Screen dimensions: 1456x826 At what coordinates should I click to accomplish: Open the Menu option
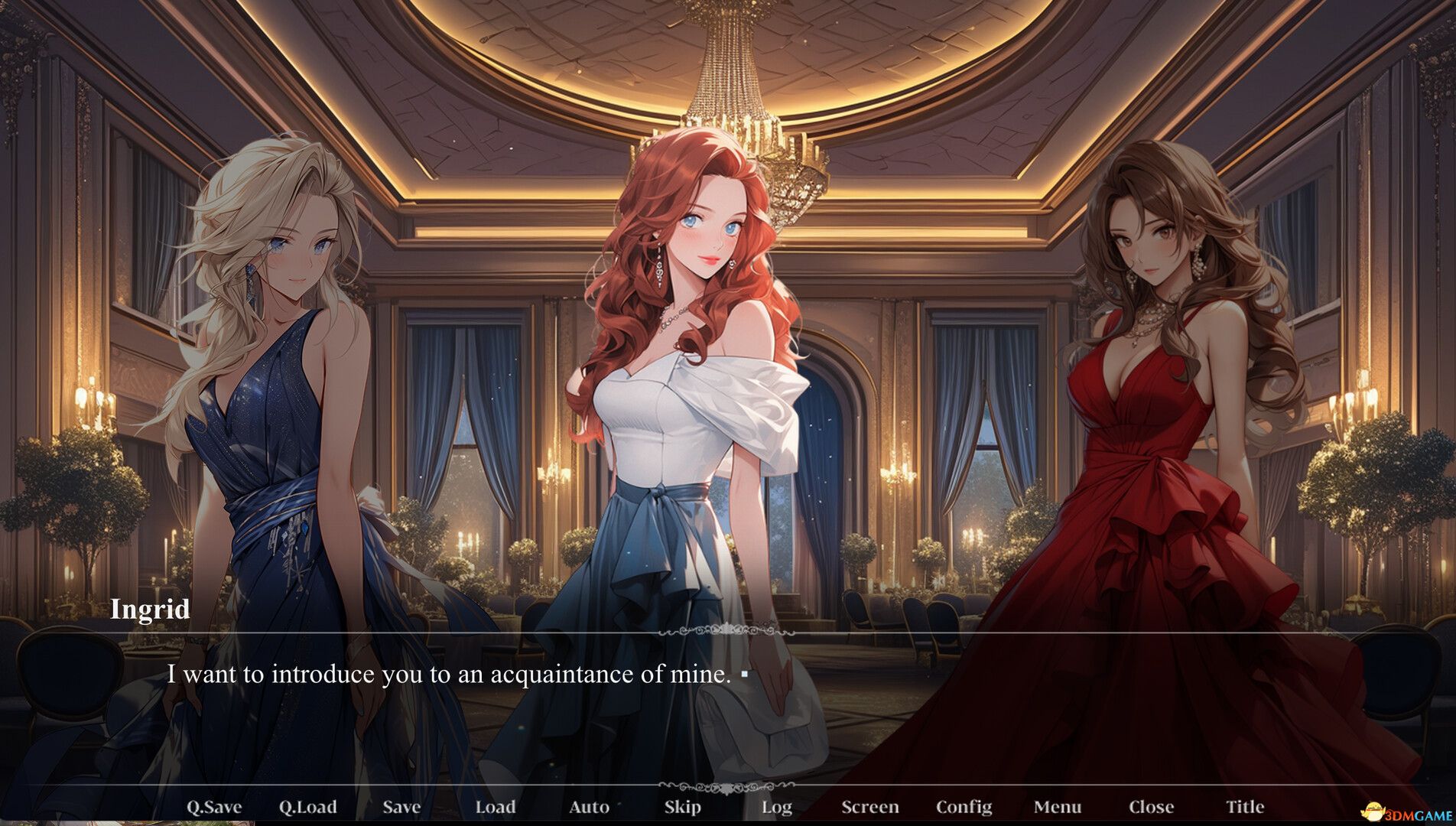pyautogui.click(x=1058, y=806)
